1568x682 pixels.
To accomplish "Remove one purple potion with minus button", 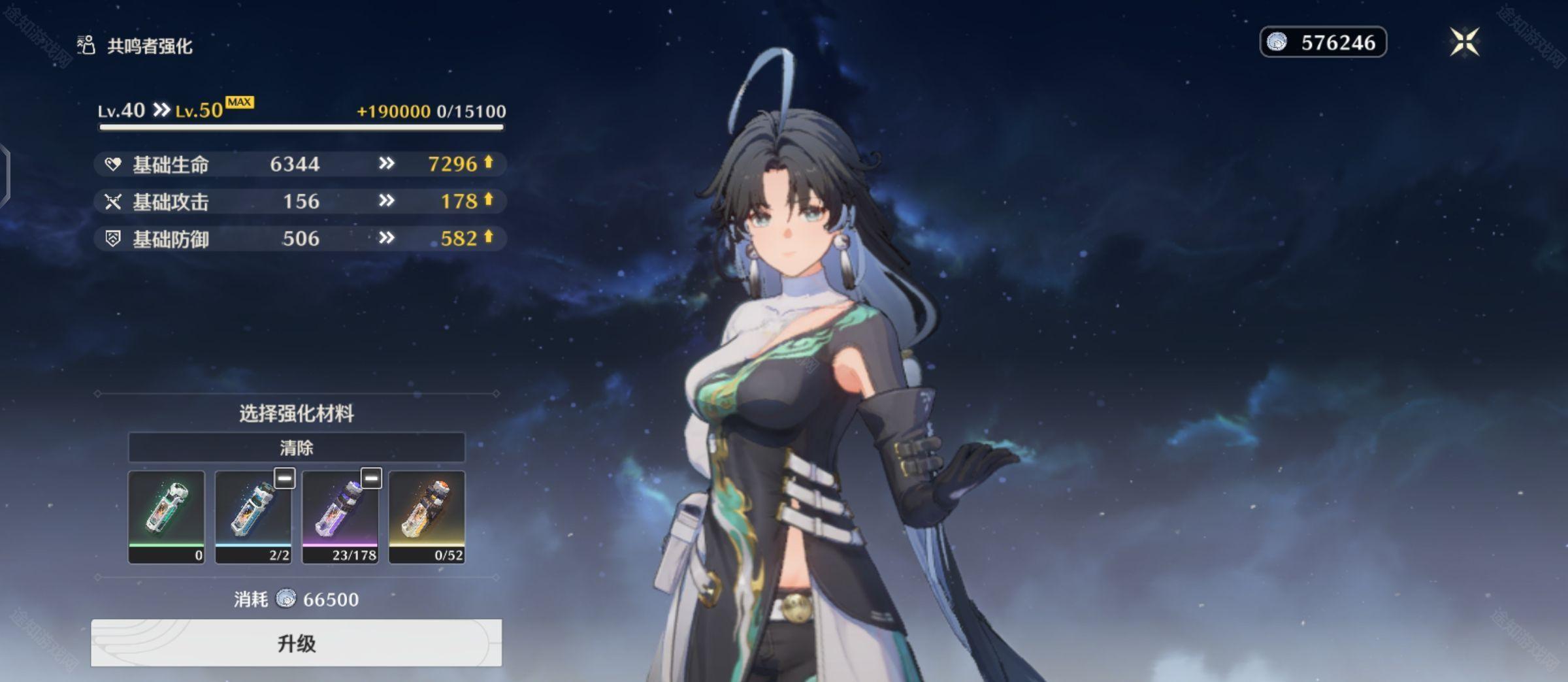I will pyautogui.click(x=371, y=478).
